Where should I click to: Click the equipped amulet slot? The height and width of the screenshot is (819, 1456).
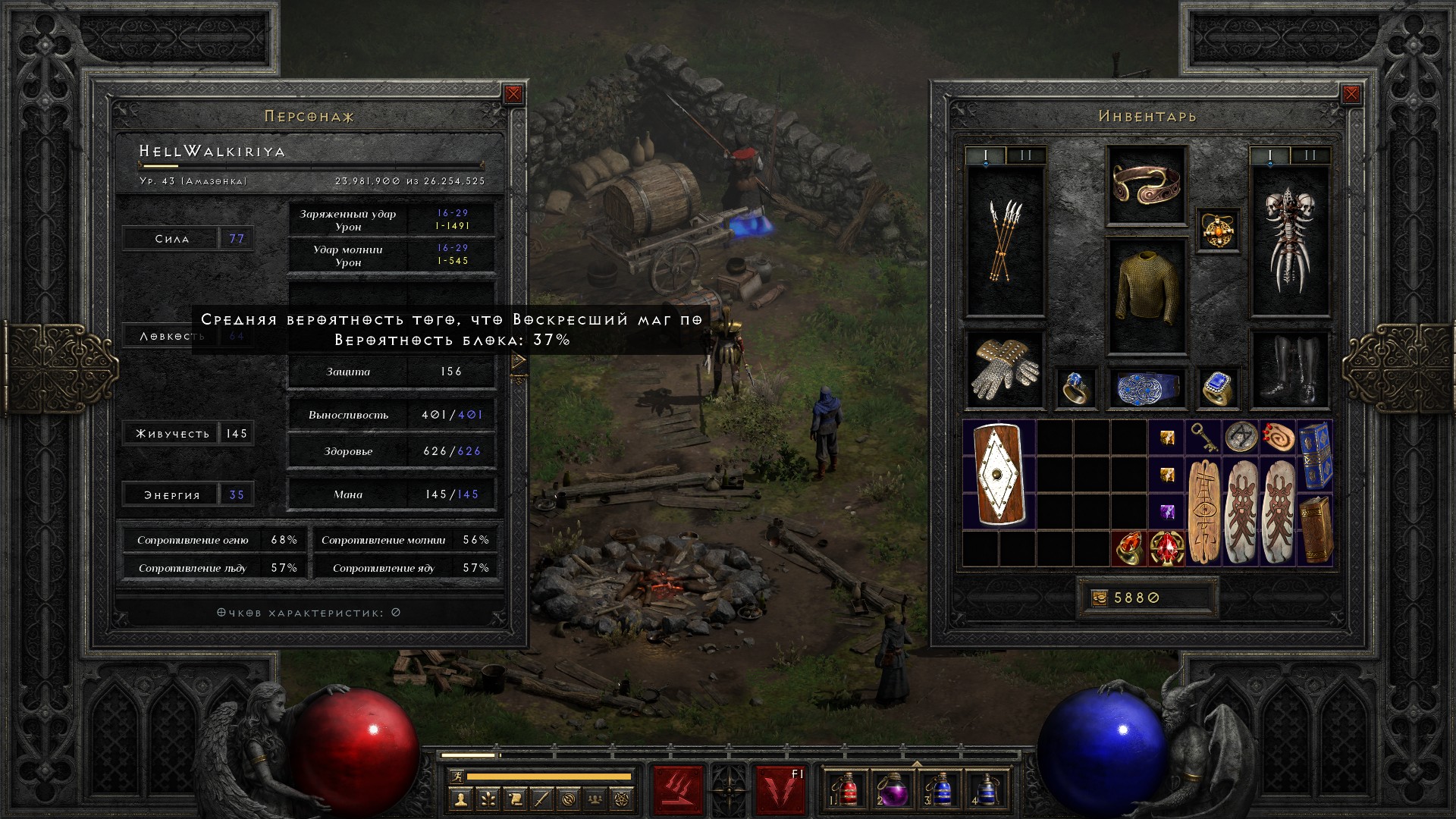point(1218,230)
